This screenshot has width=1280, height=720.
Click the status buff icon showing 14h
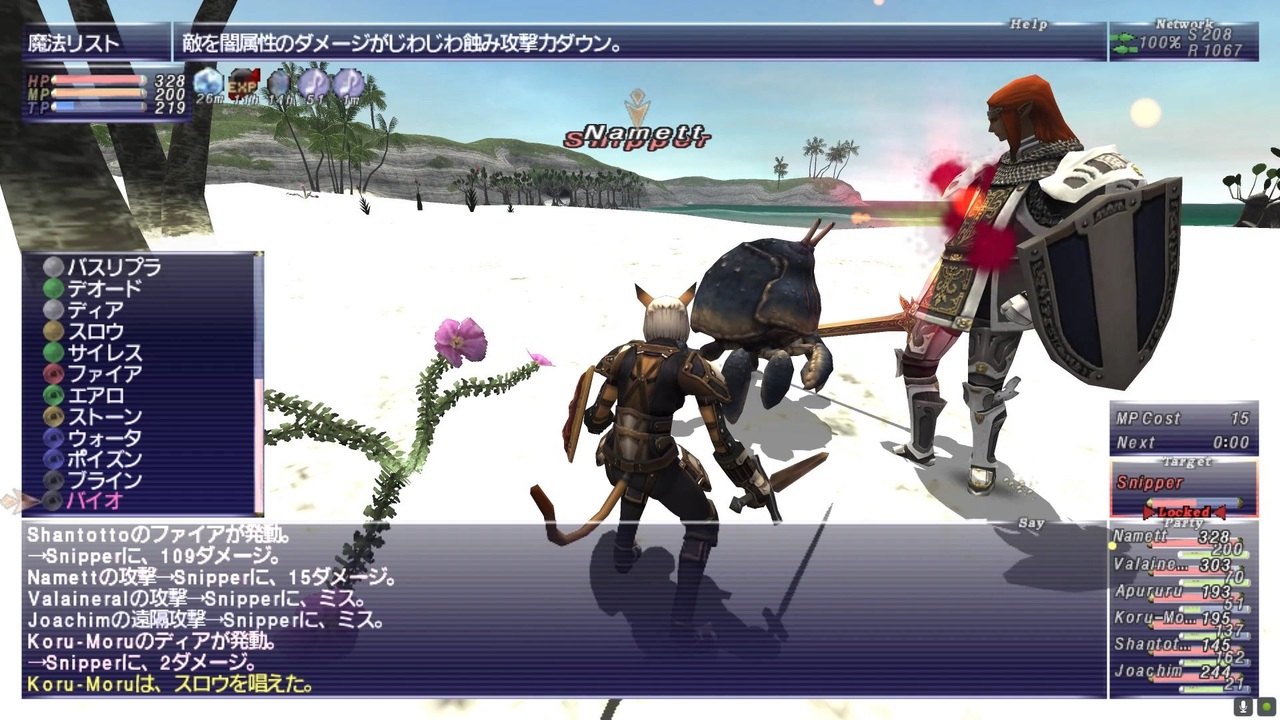pyautogui.click(x=280, y=83)
